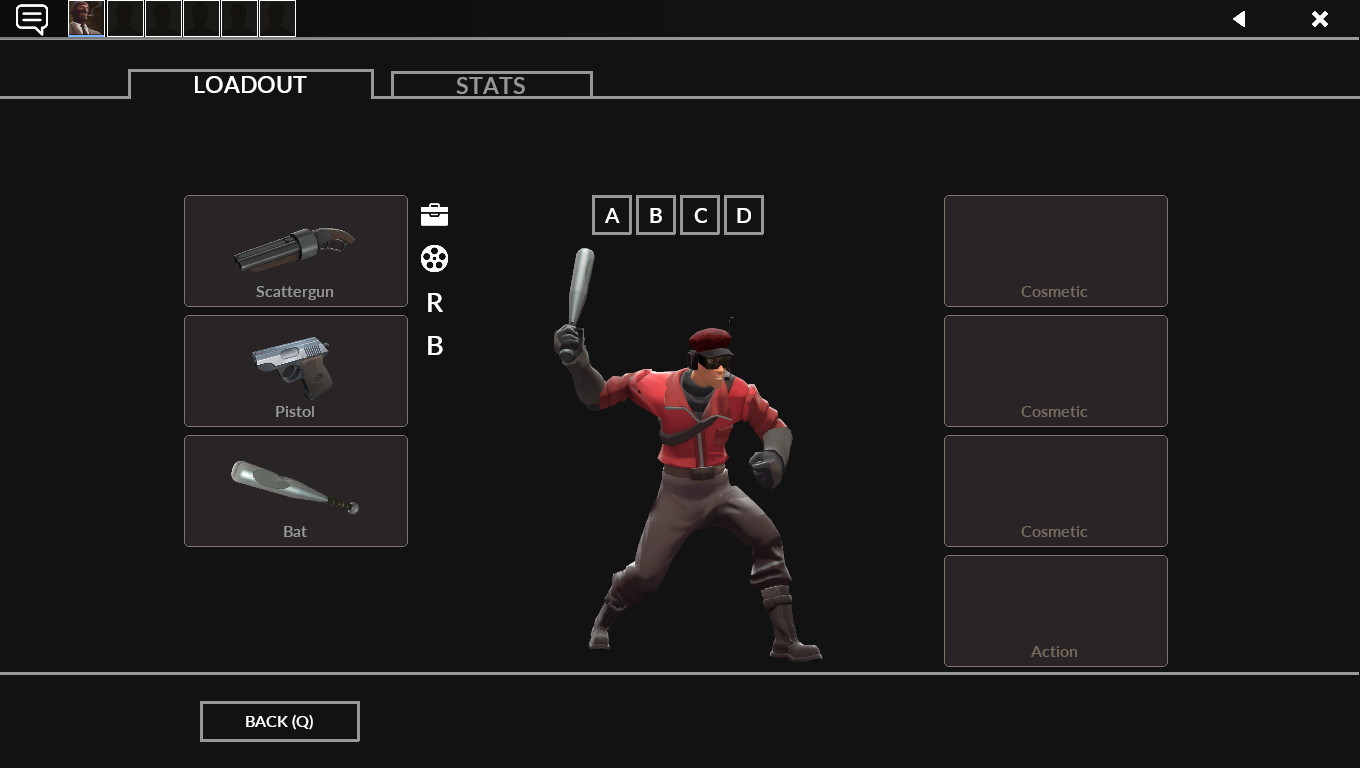Open the text chat bubble icon
This screenshot has height=768, width=1360.
tap(31, 18)
